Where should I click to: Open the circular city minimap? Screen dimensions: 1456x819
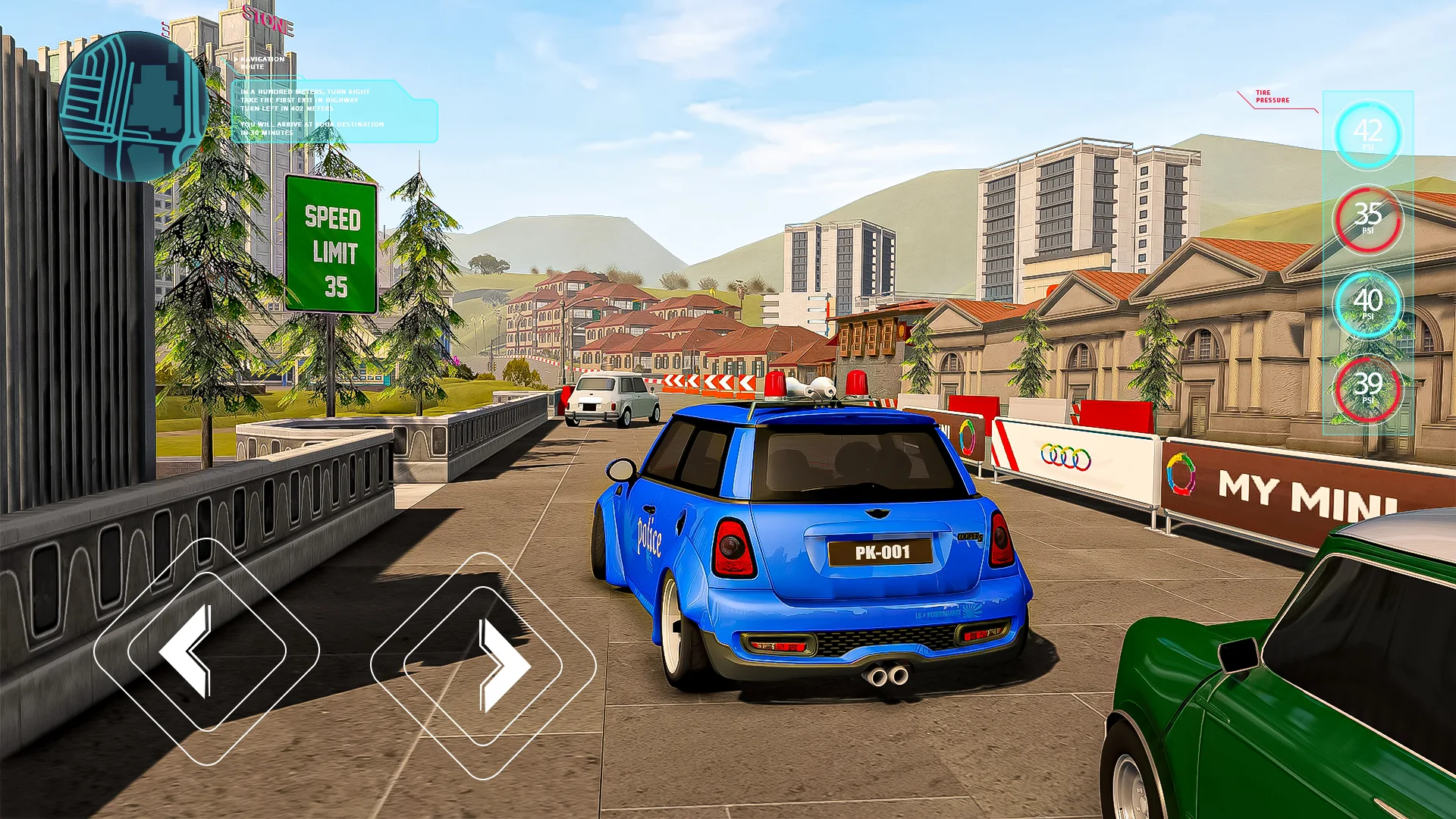[x=133, y=107]
